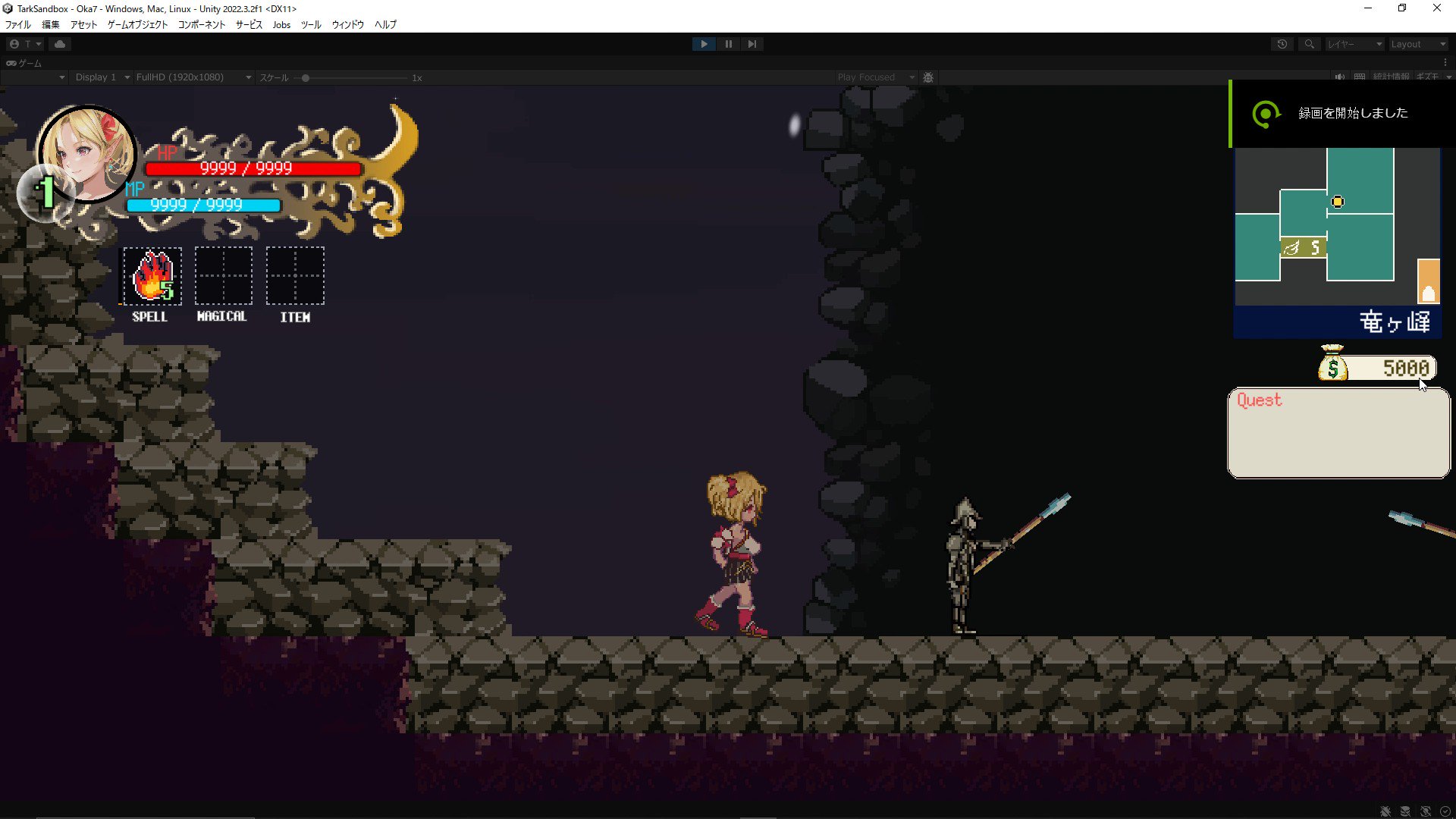Open the FullHD (1920x1080) resolution dropdown
Viewport: 1456px width, 819px height.
tap(193, 77)
